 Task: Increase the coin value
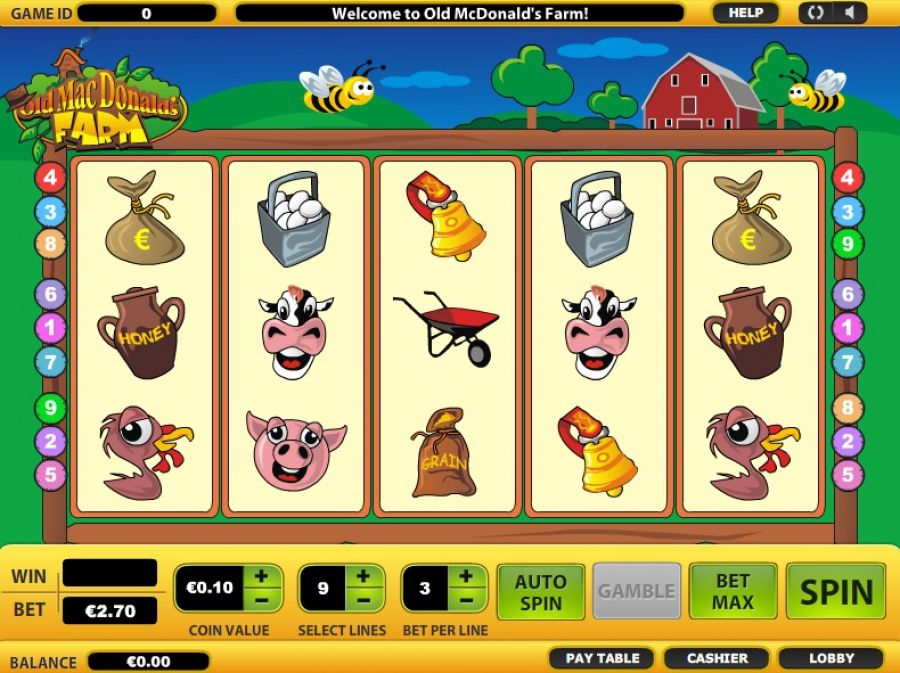261,576
